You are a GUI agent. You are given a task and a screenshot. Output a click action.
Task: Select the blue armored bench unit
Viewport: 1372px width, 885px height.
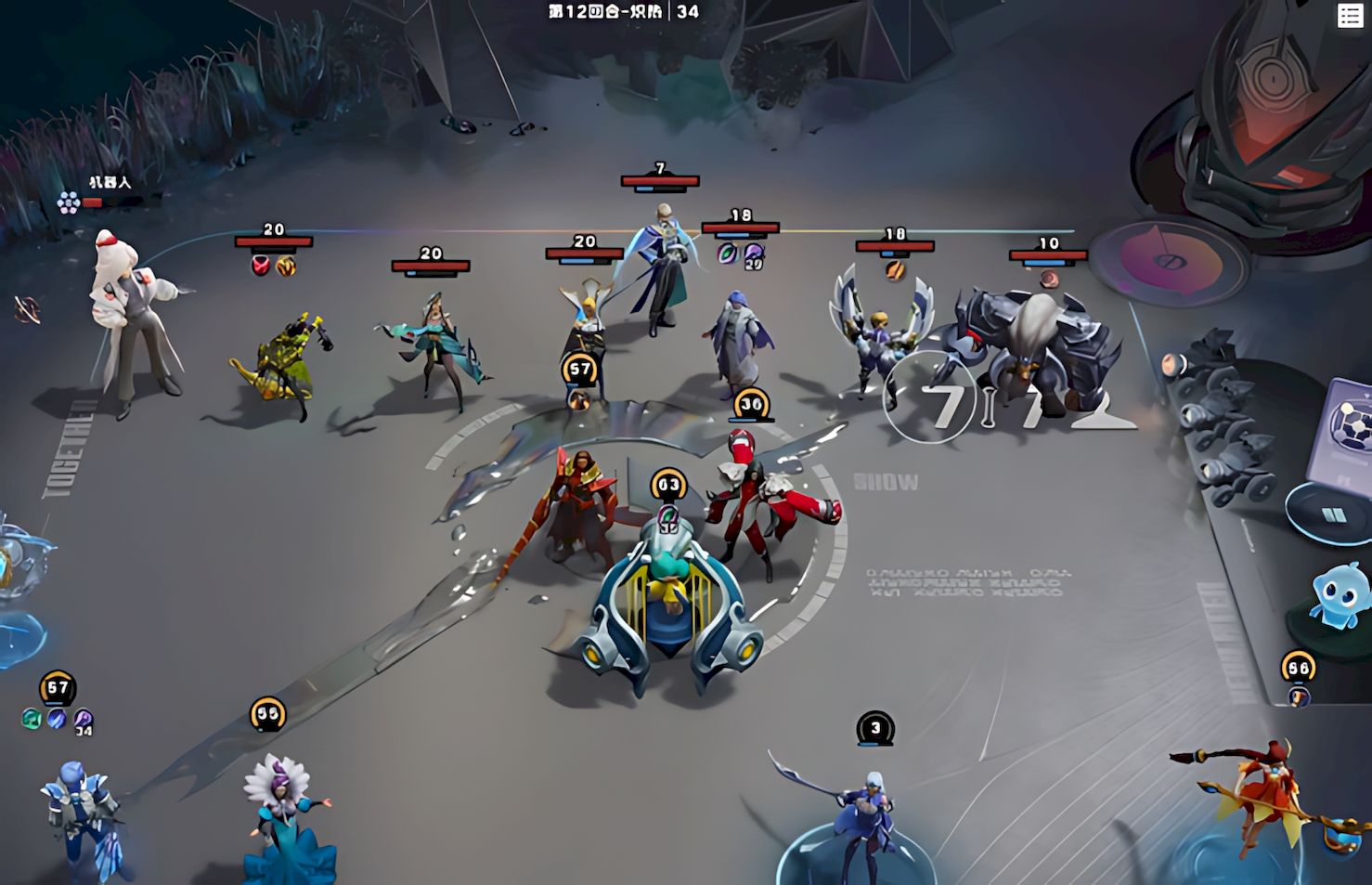(81, 817)
